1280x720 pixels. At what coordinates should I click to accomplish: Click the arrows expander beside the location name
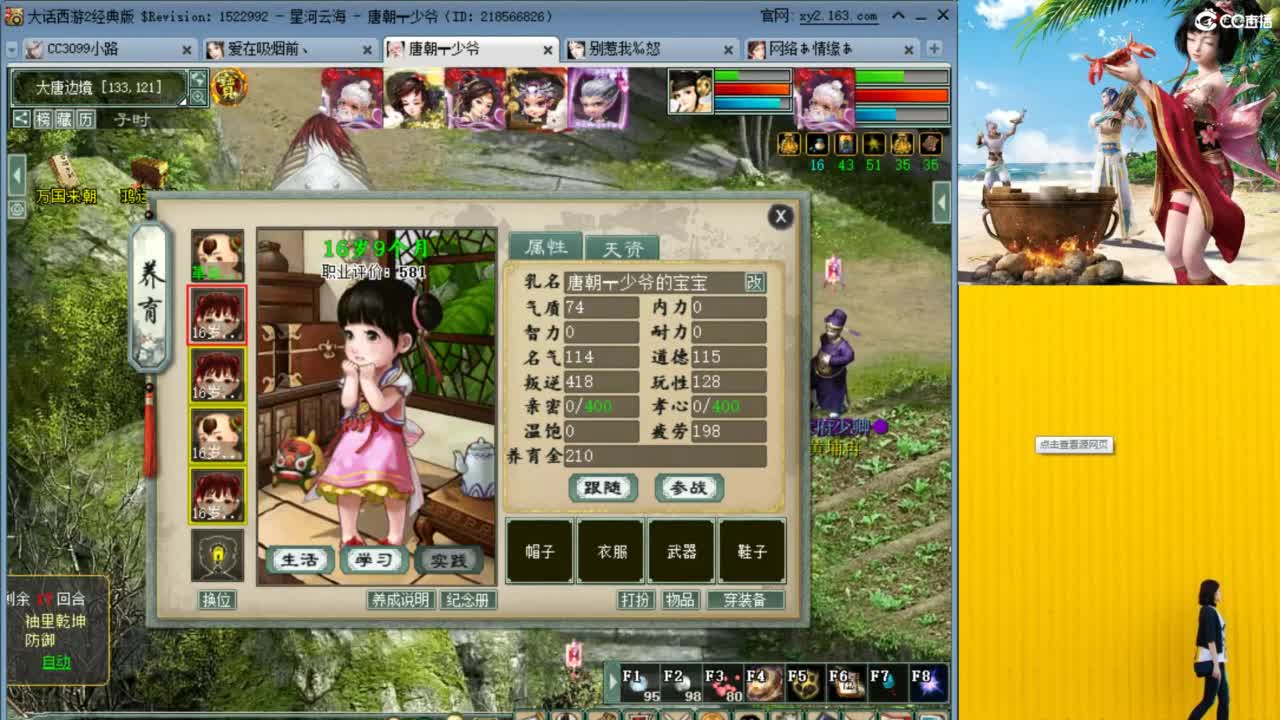pyautogui.click(x=198, y=79)
